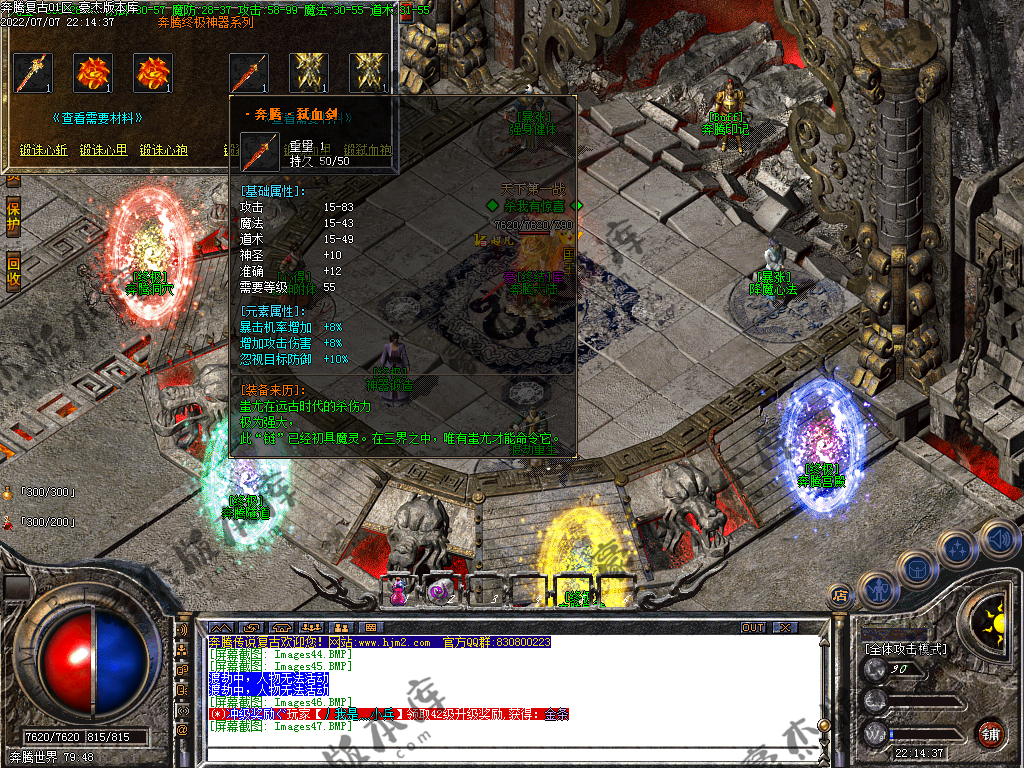Toggle sound with the speaker button
This screenshot has height=768, width=1024.
[x=998, y=538]
